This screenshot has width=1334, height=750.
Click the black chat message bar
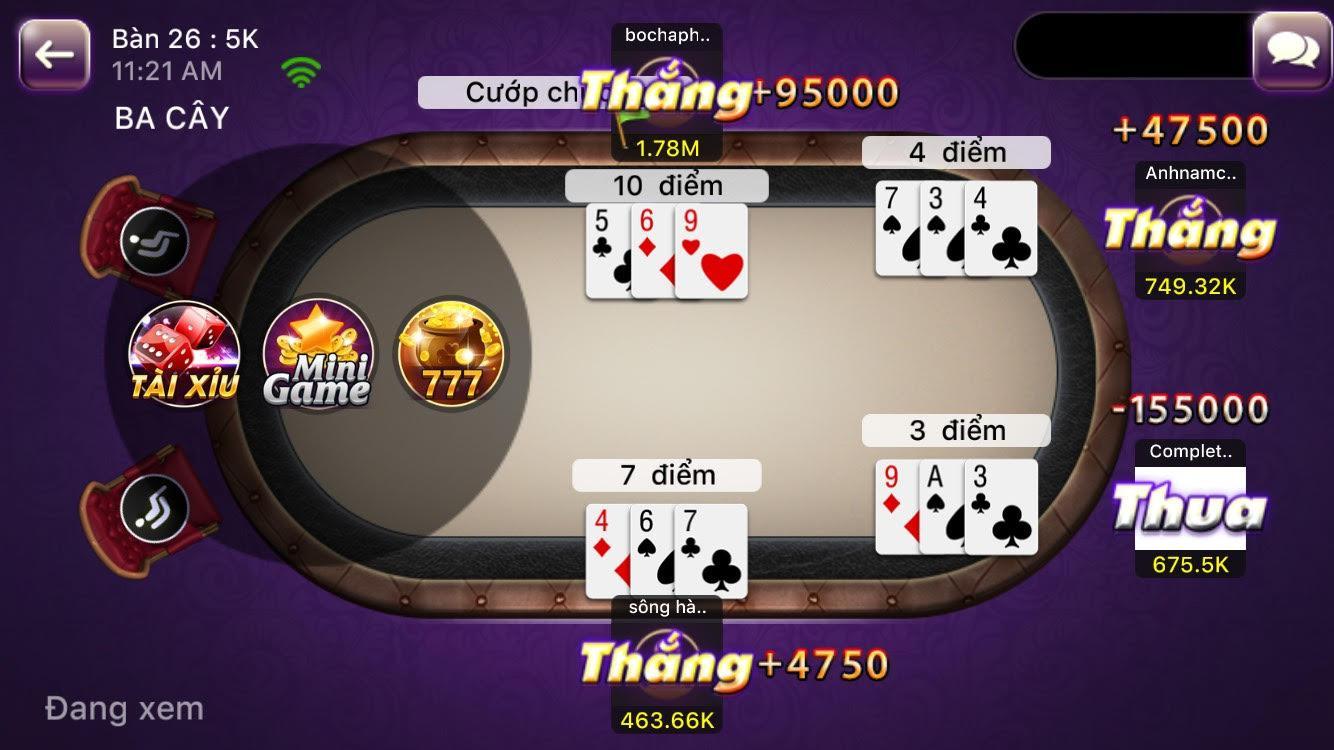tap(1130, 43)
